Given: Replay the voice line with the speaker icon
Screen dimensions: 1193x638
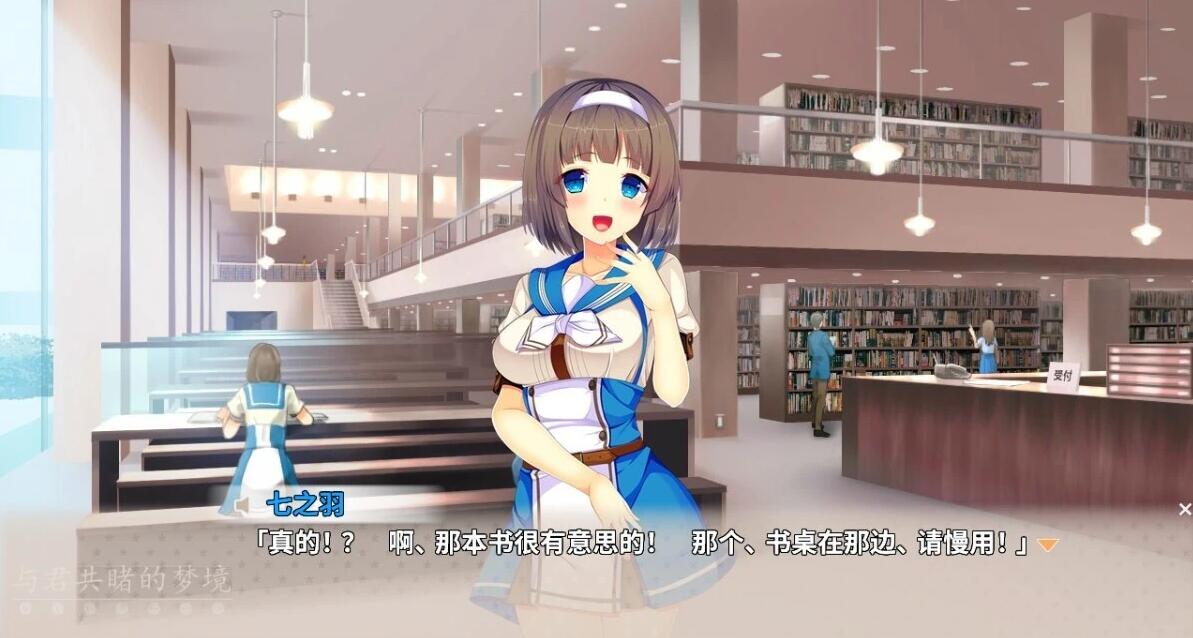Looking at the screenshot, I should tap(241, 506).
